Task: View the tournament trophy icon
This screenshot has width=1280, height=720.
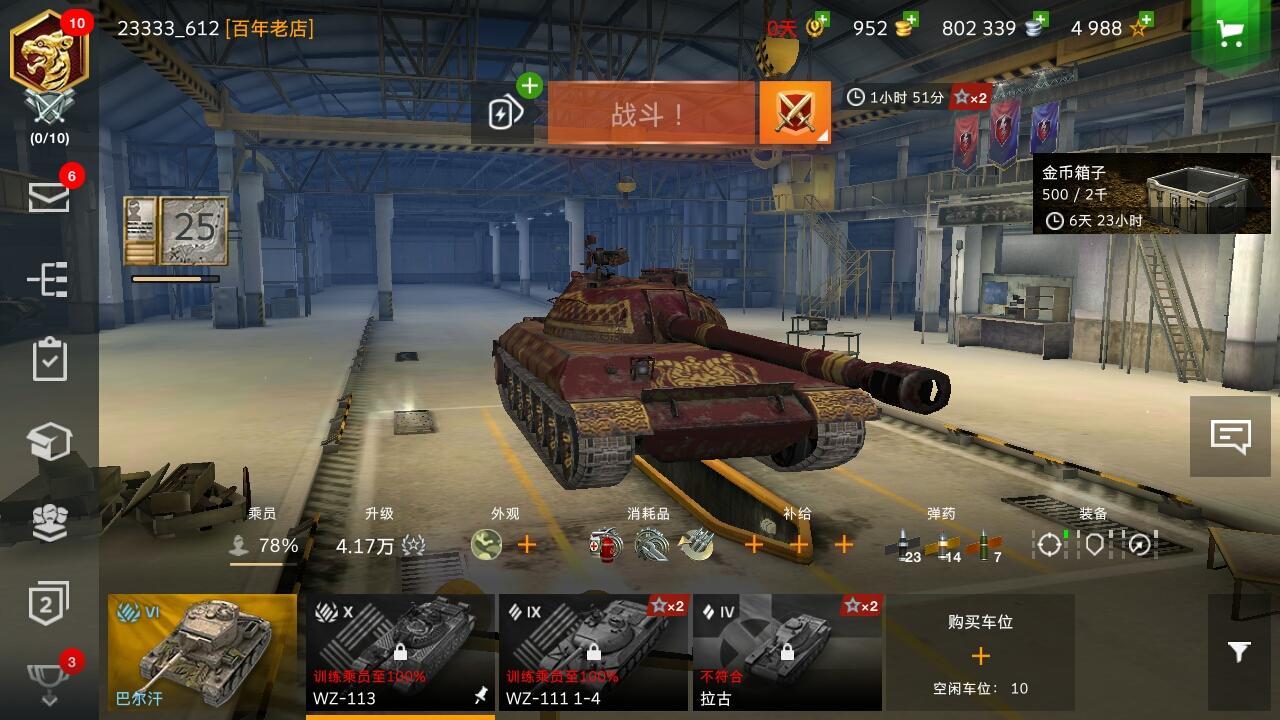Action: (x=49, y=680)
